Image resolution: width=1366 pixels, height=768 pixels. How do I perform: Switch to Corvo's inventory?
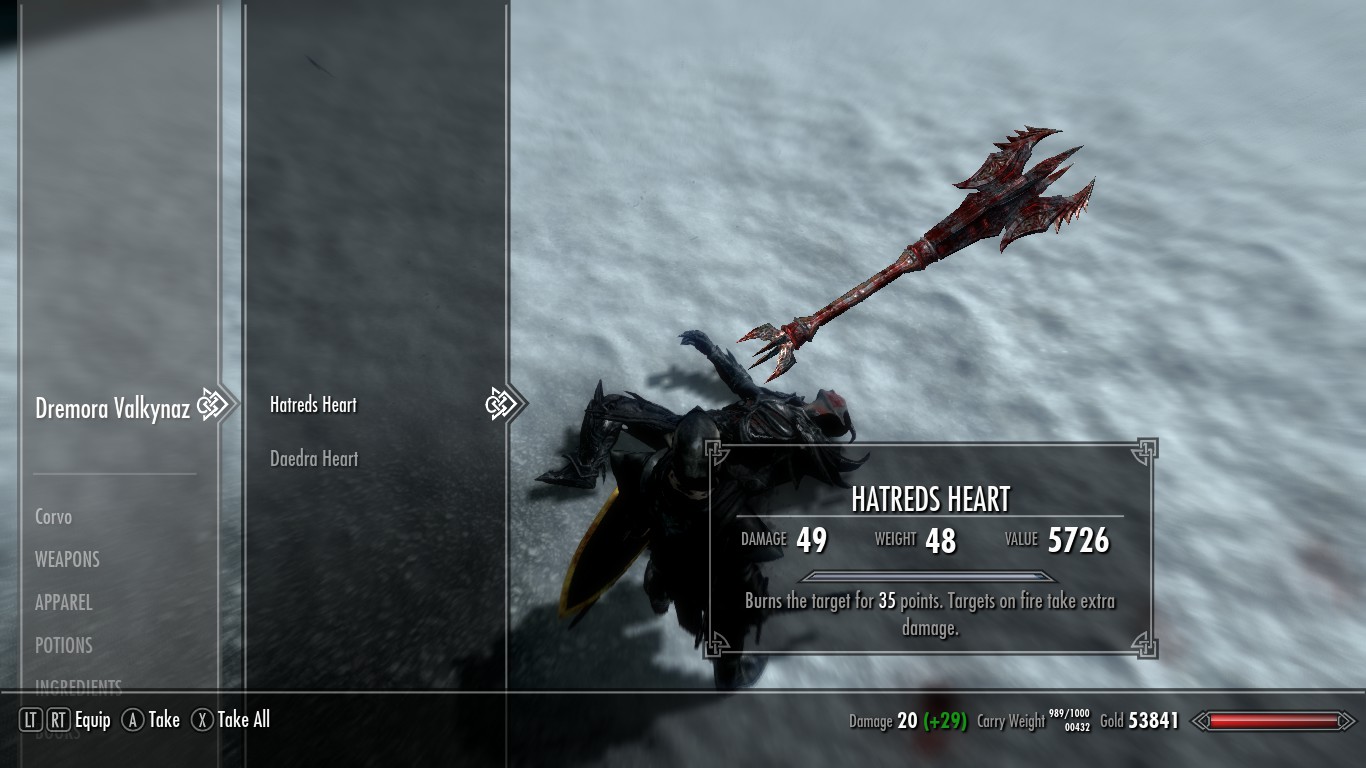54,517
